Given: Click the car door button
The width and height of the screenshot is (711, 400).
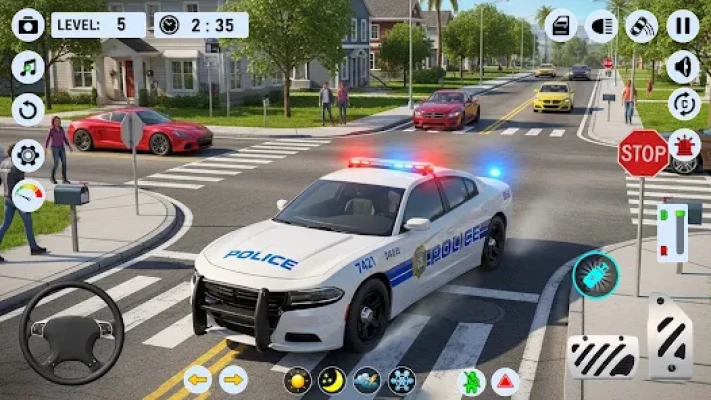Looking at the screenshot, I should click(561, 25).
